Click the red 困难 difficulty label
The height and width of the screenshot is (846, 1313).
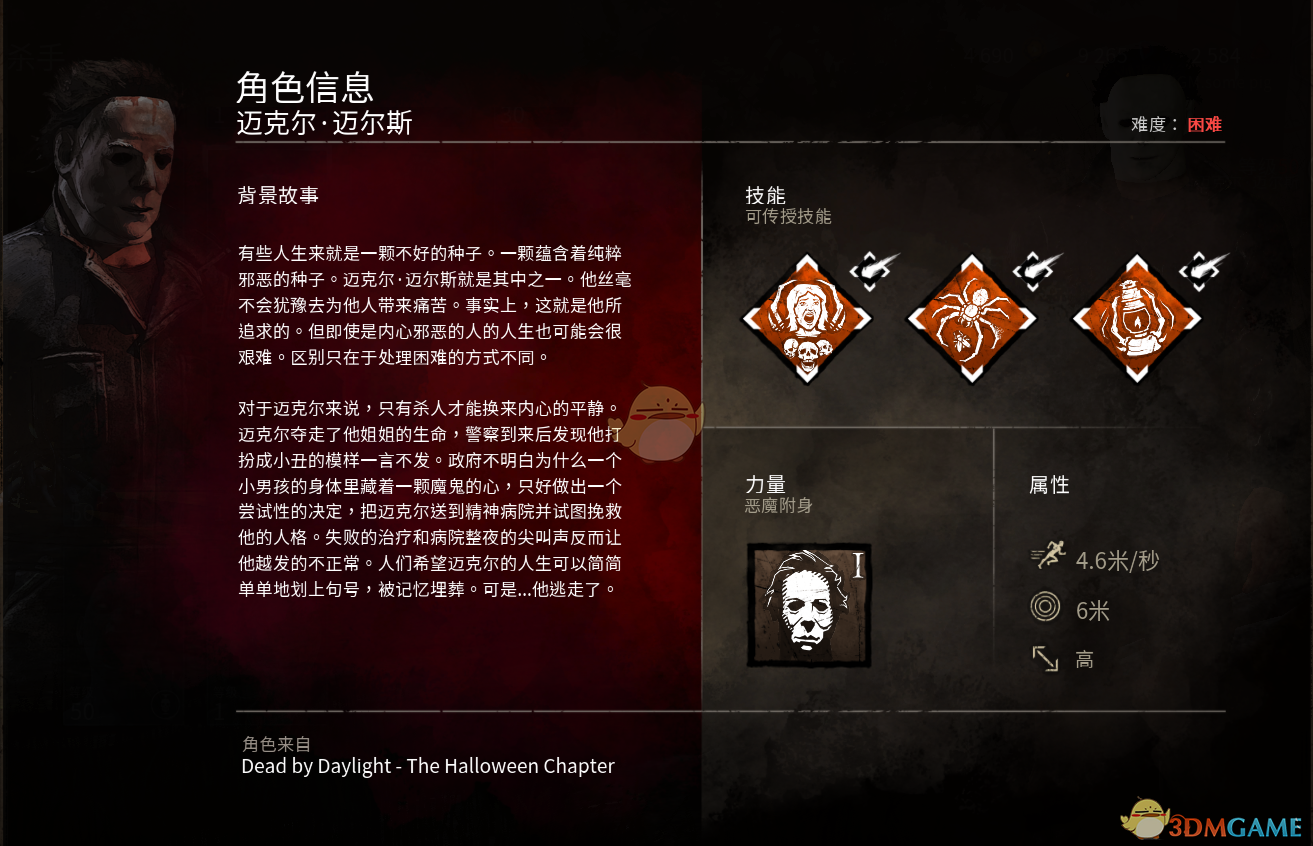pos(1204,124)
